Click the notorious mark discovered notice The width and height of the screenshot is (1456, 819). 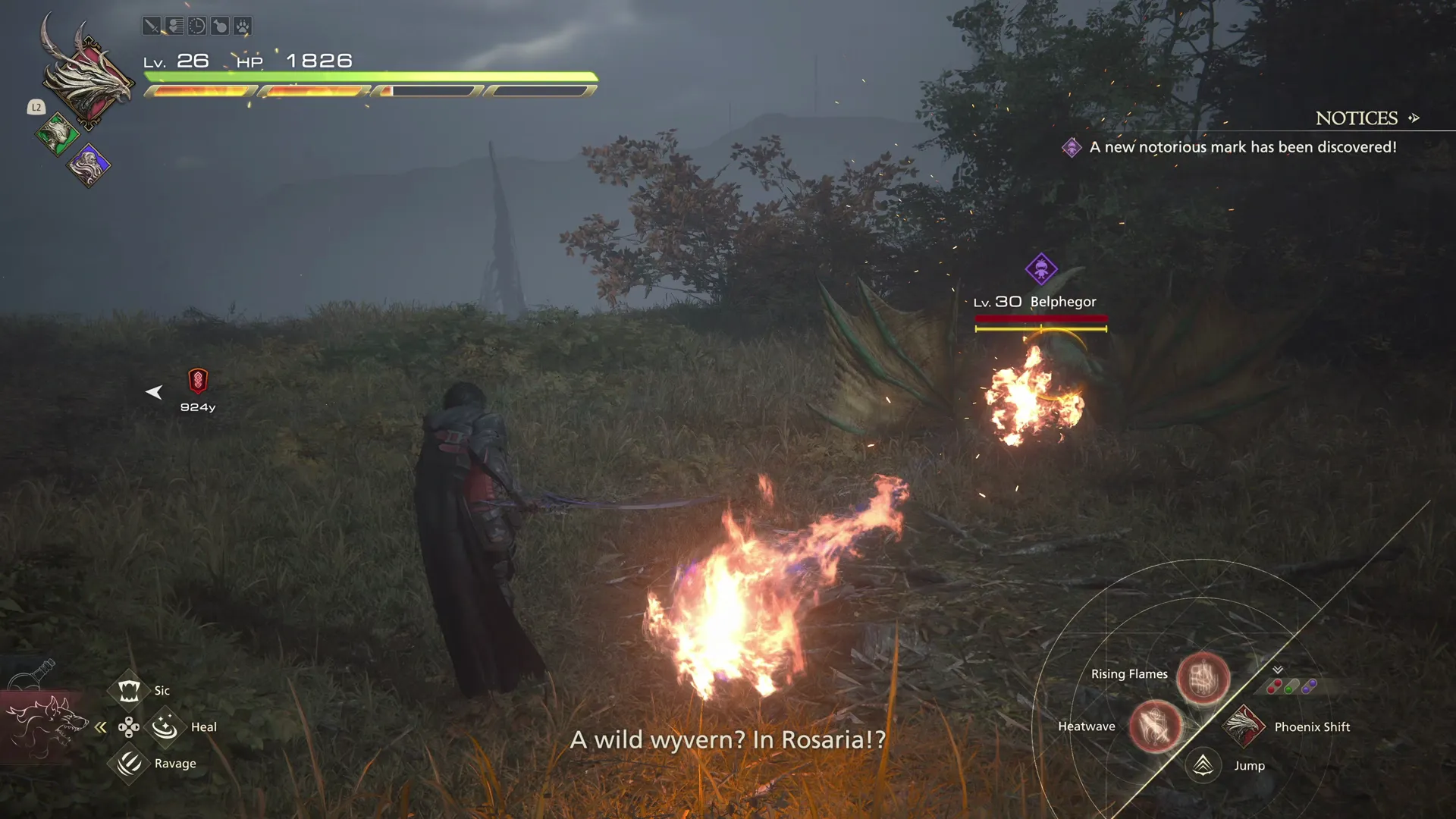[1242, 147]
